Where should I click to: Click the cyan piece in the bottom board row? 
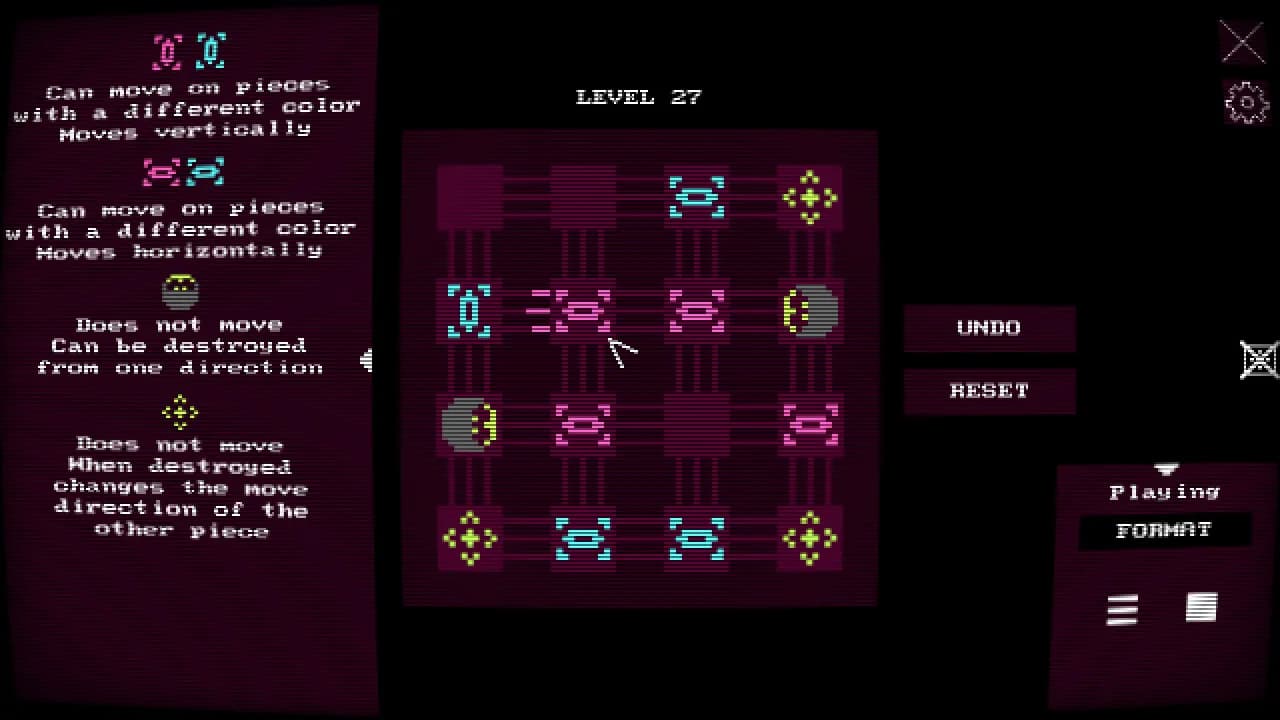(583, 538)
